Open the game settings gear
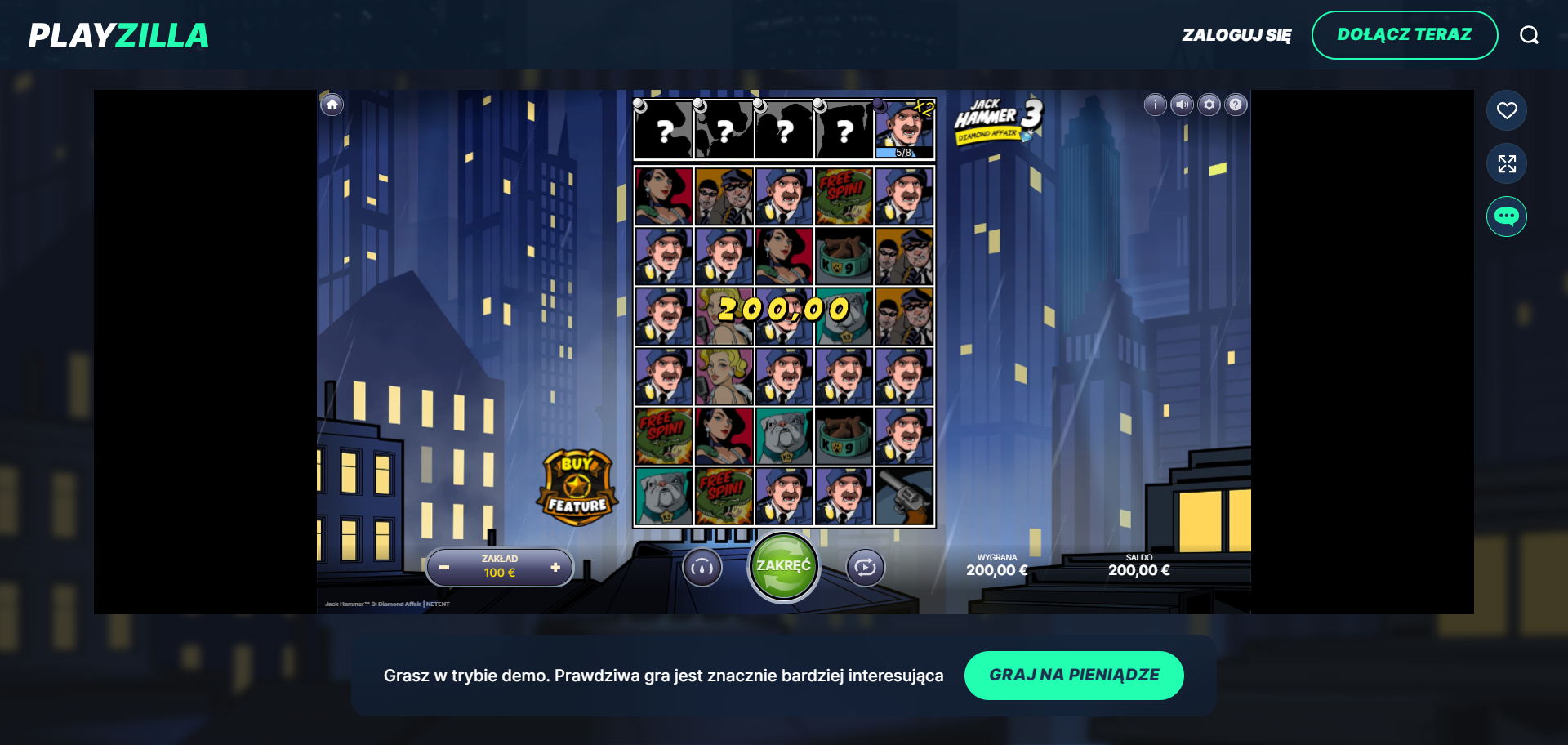The image size is (1568, 745). (x=1209, y=105)
